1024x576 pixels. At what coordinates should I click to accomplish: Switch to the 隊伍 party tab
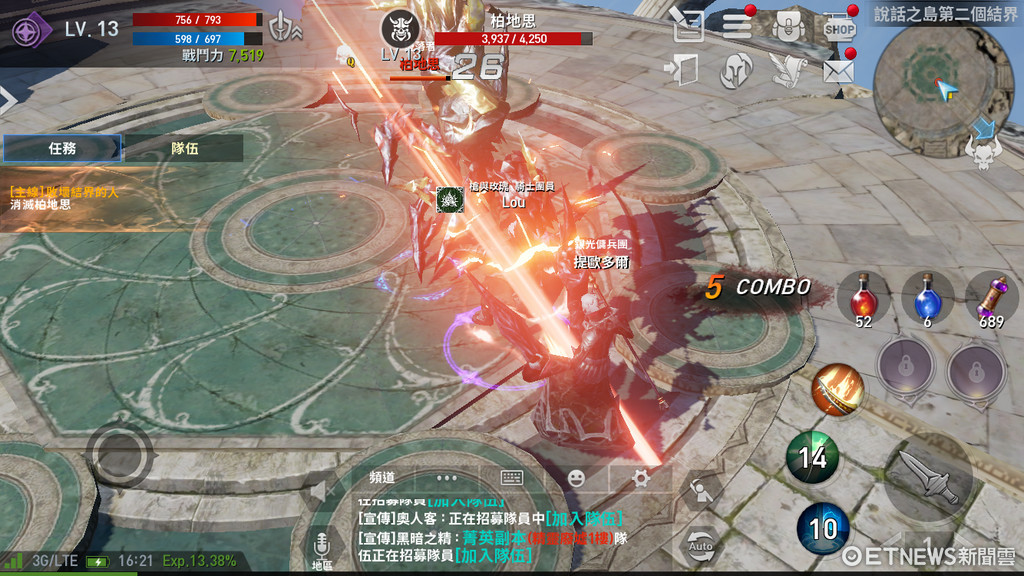(x=184, y=148)
